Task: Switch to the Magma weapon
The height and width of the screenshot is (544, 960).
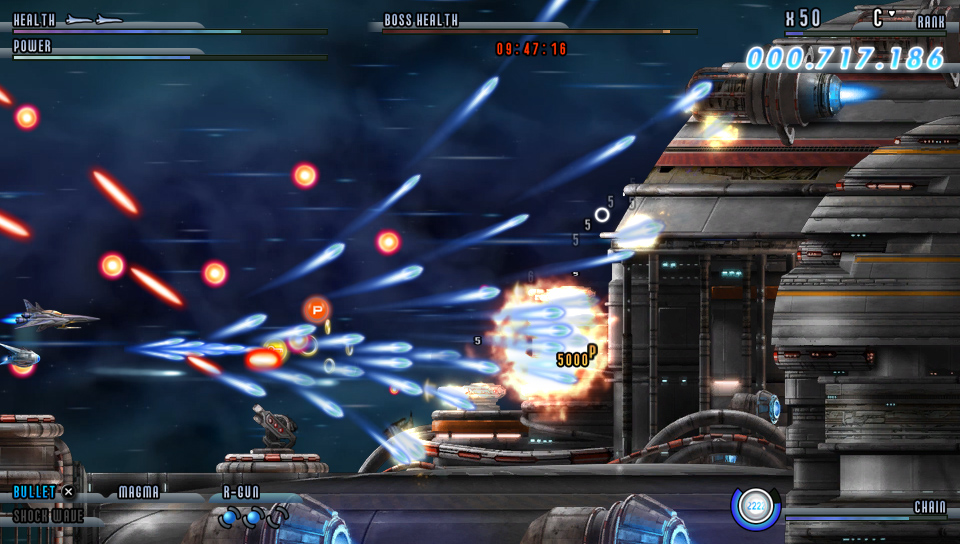Action: pyautogui.click(x=138, y=492)
